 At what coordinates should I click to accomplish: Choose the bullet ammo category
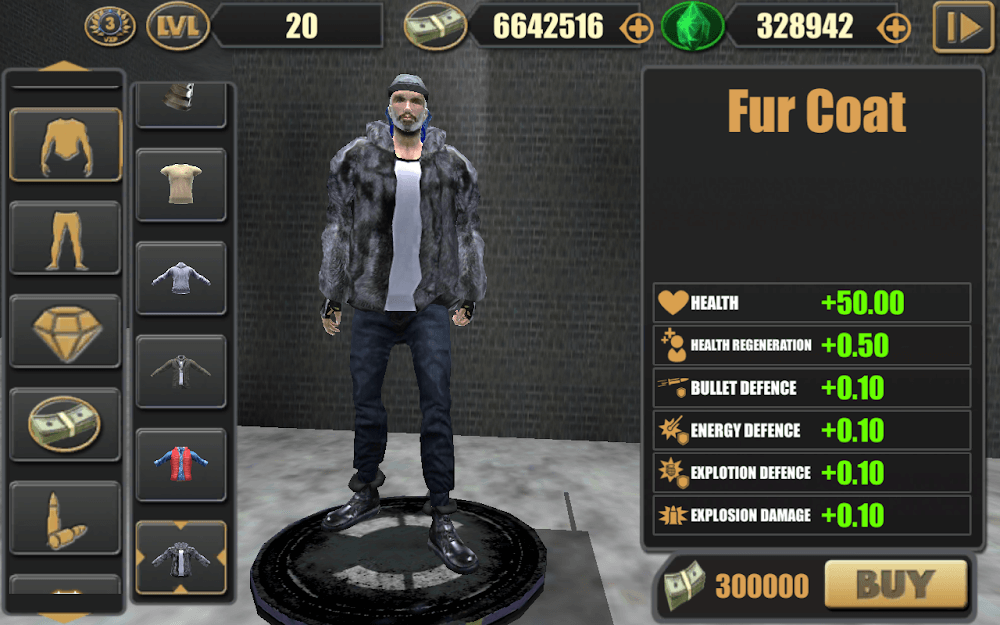(x=66, y=517)
